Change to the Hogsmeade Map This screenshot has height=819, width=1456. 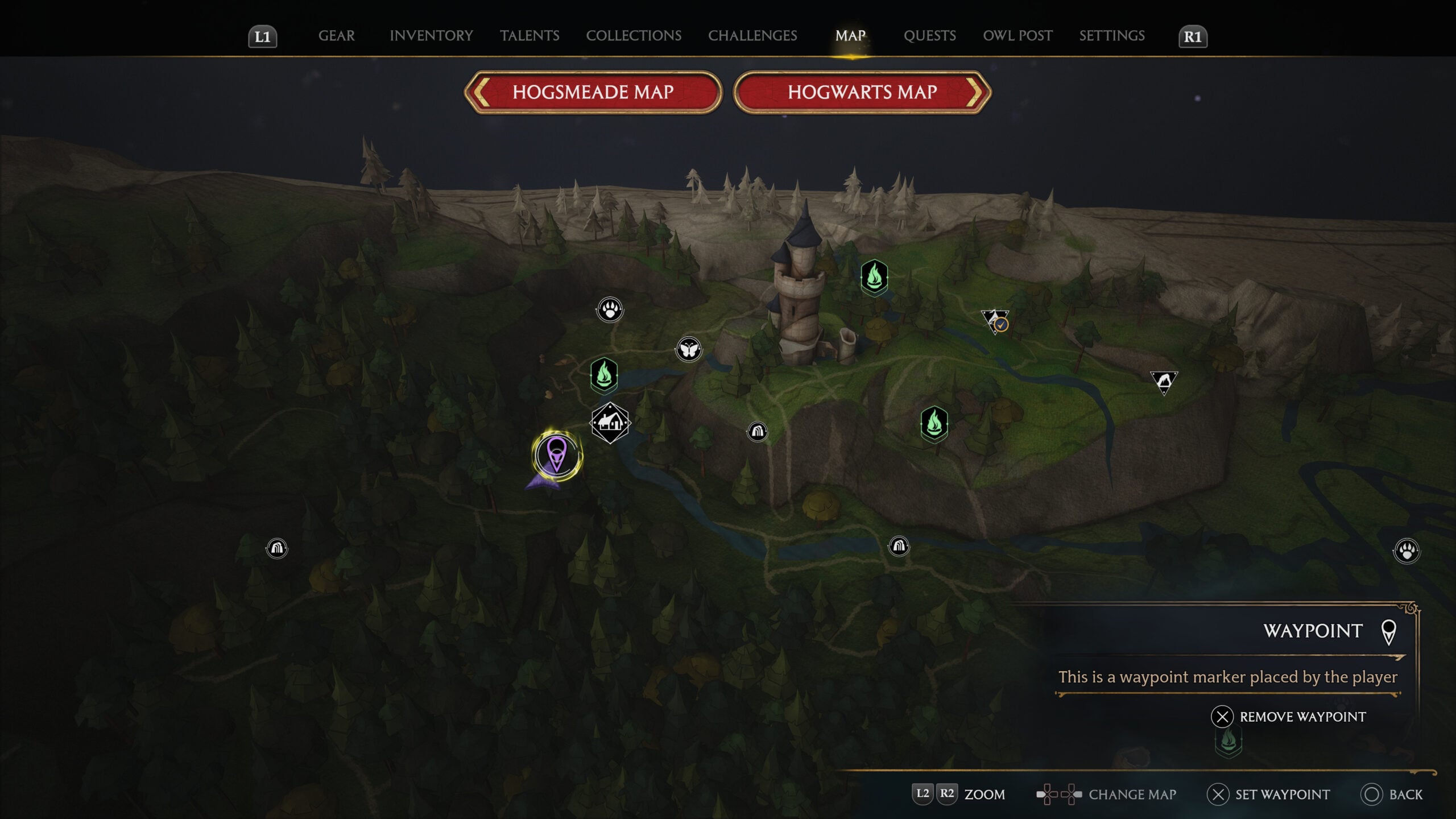coord(593,92)
